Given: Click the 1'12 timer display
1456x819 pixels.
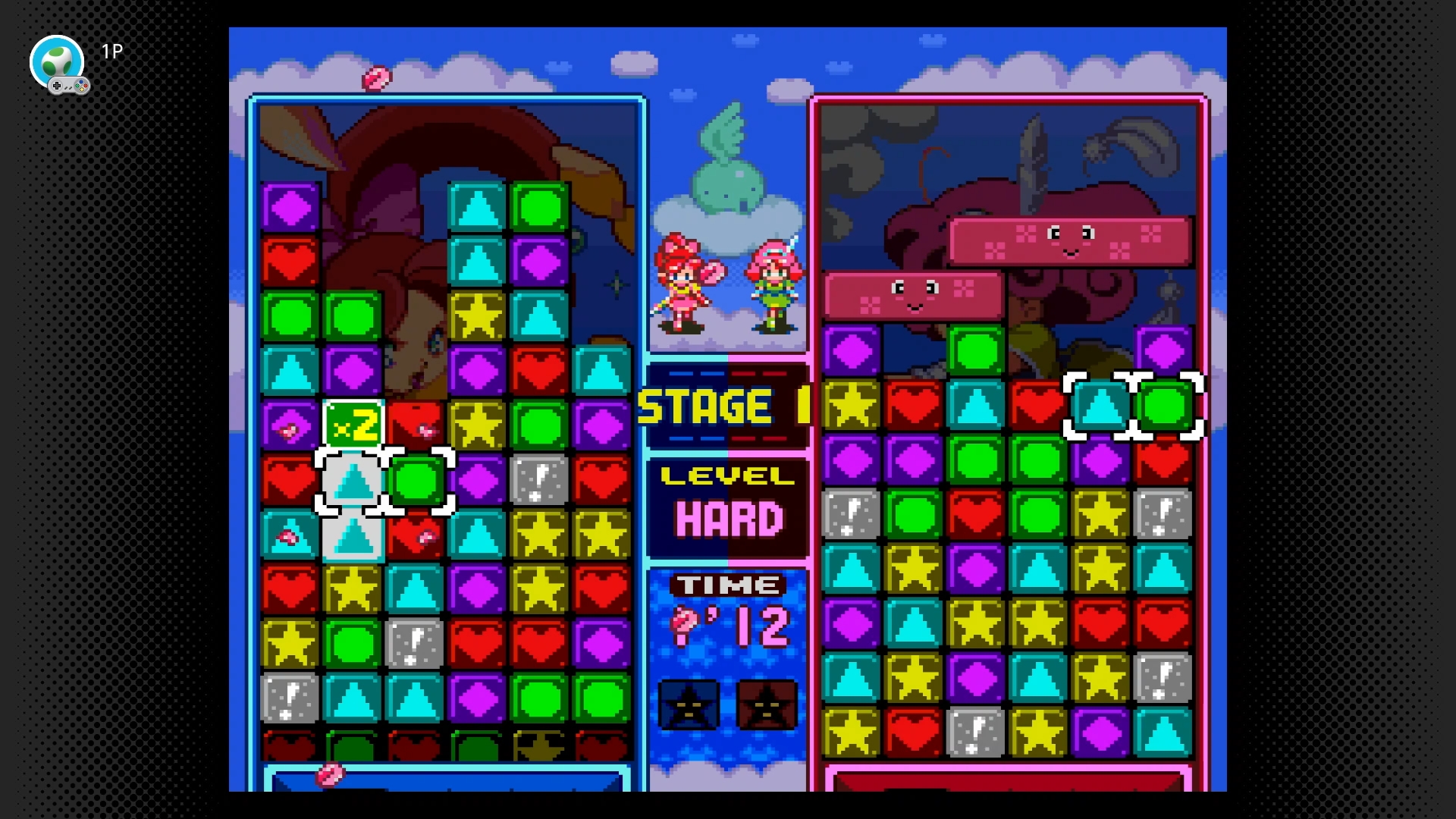Looking at the screenshot, I should [732, 626].
